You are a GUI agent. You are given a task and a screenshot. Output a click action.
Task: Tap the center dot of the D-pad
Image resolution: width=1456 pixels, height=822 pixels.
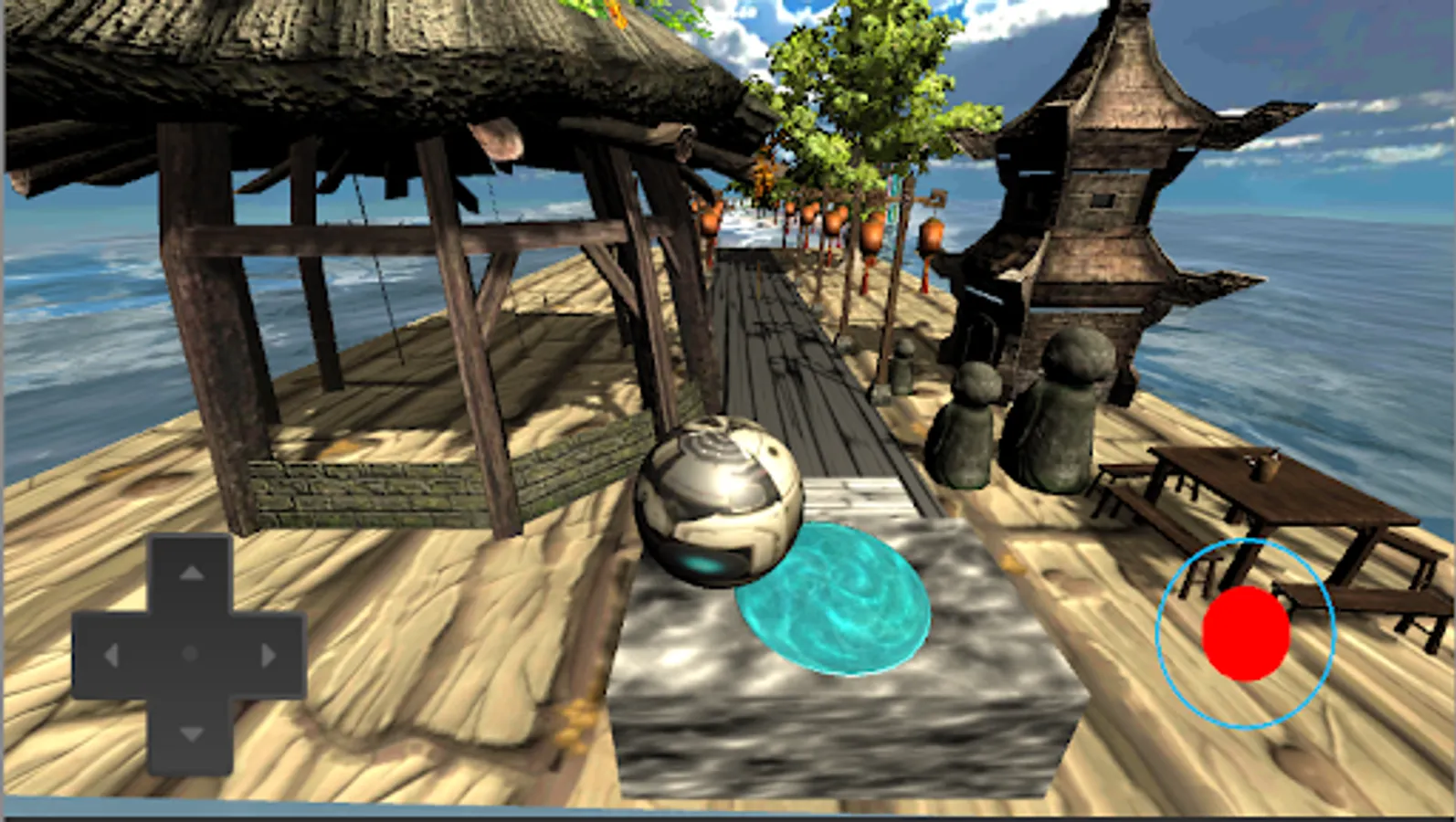[x=190, y=653]
